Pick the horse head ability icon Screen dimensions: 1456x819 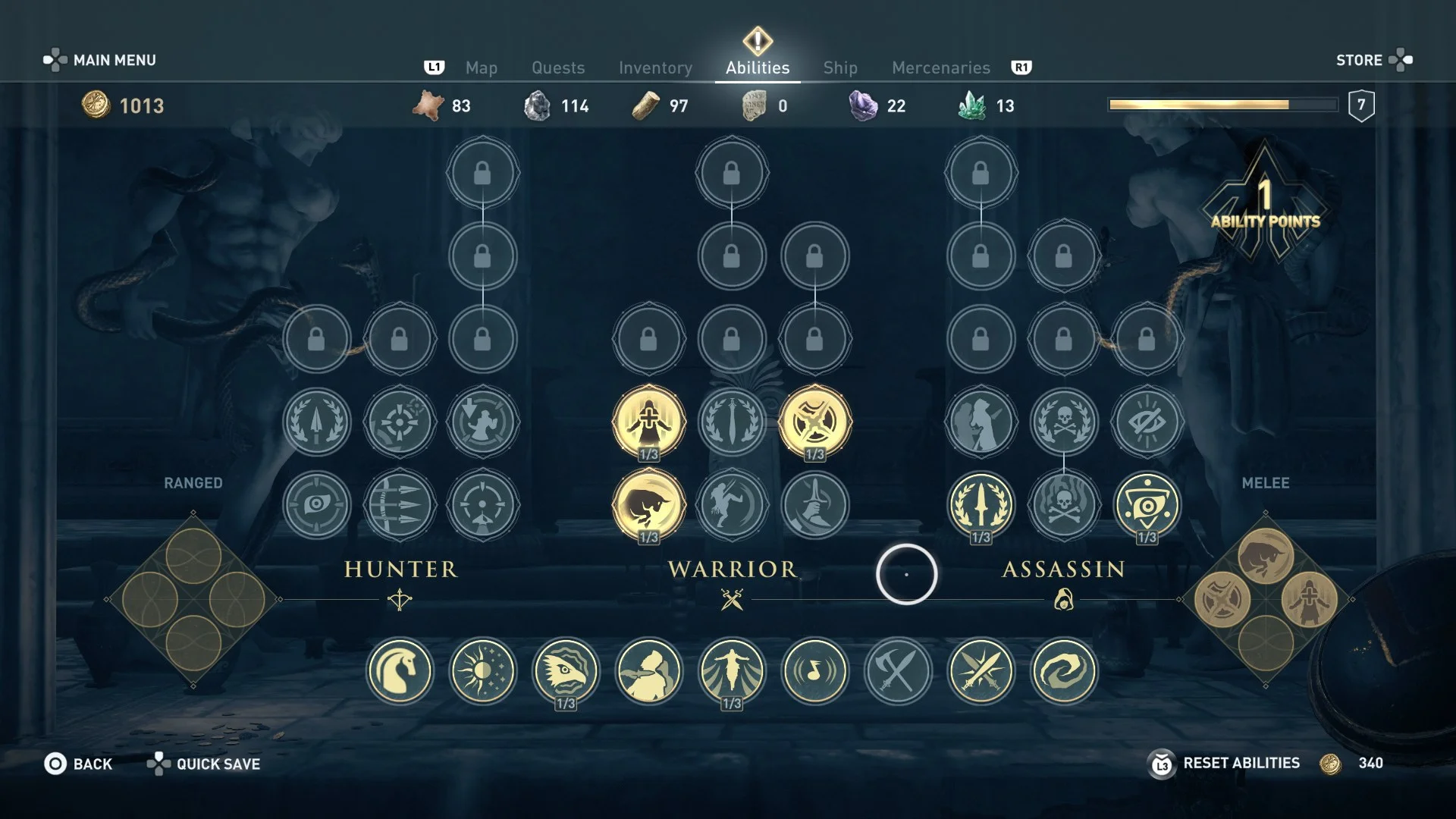[400, 671]
